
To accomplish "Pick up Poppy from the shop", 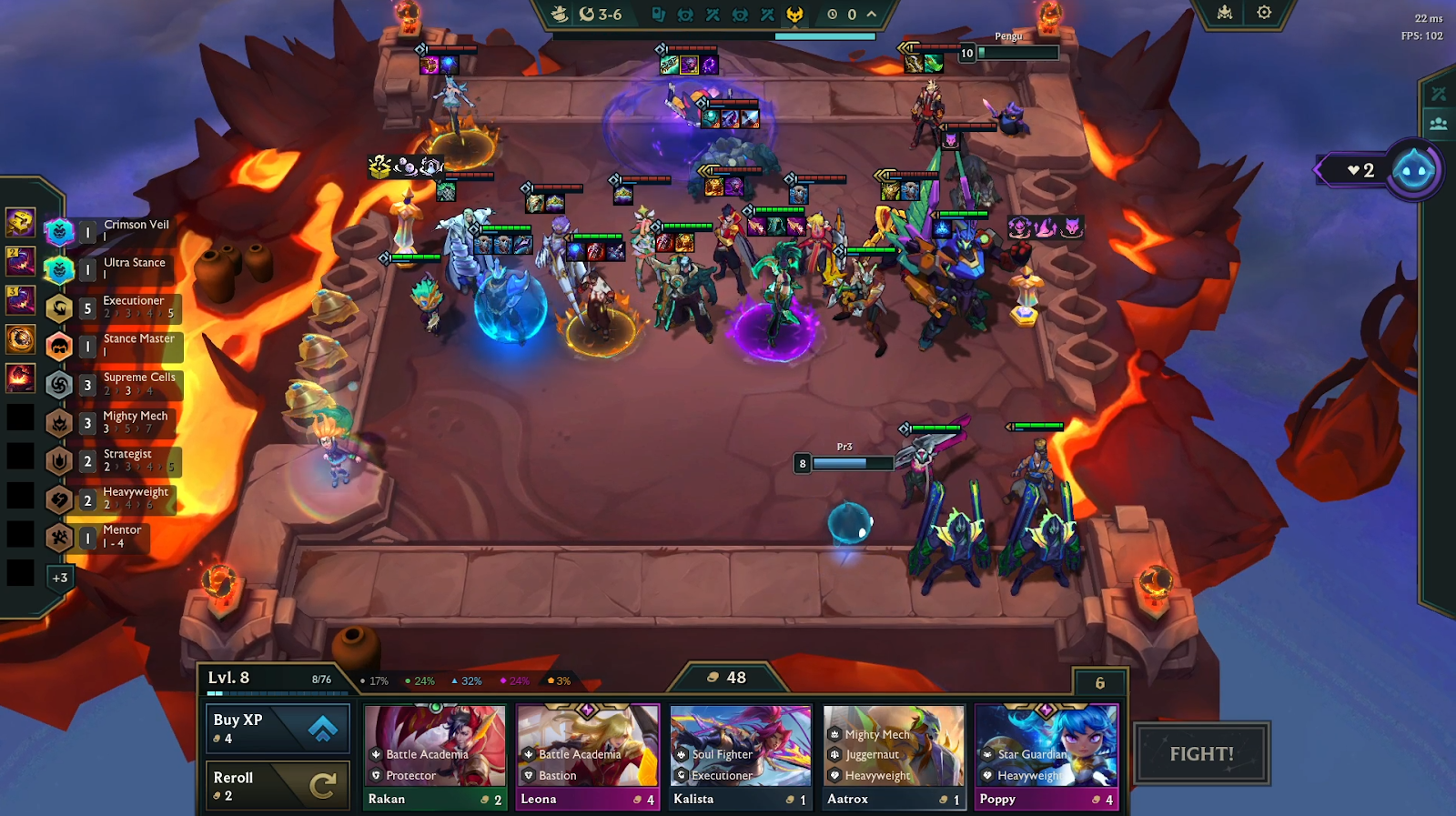I will tap(1046, 757).
